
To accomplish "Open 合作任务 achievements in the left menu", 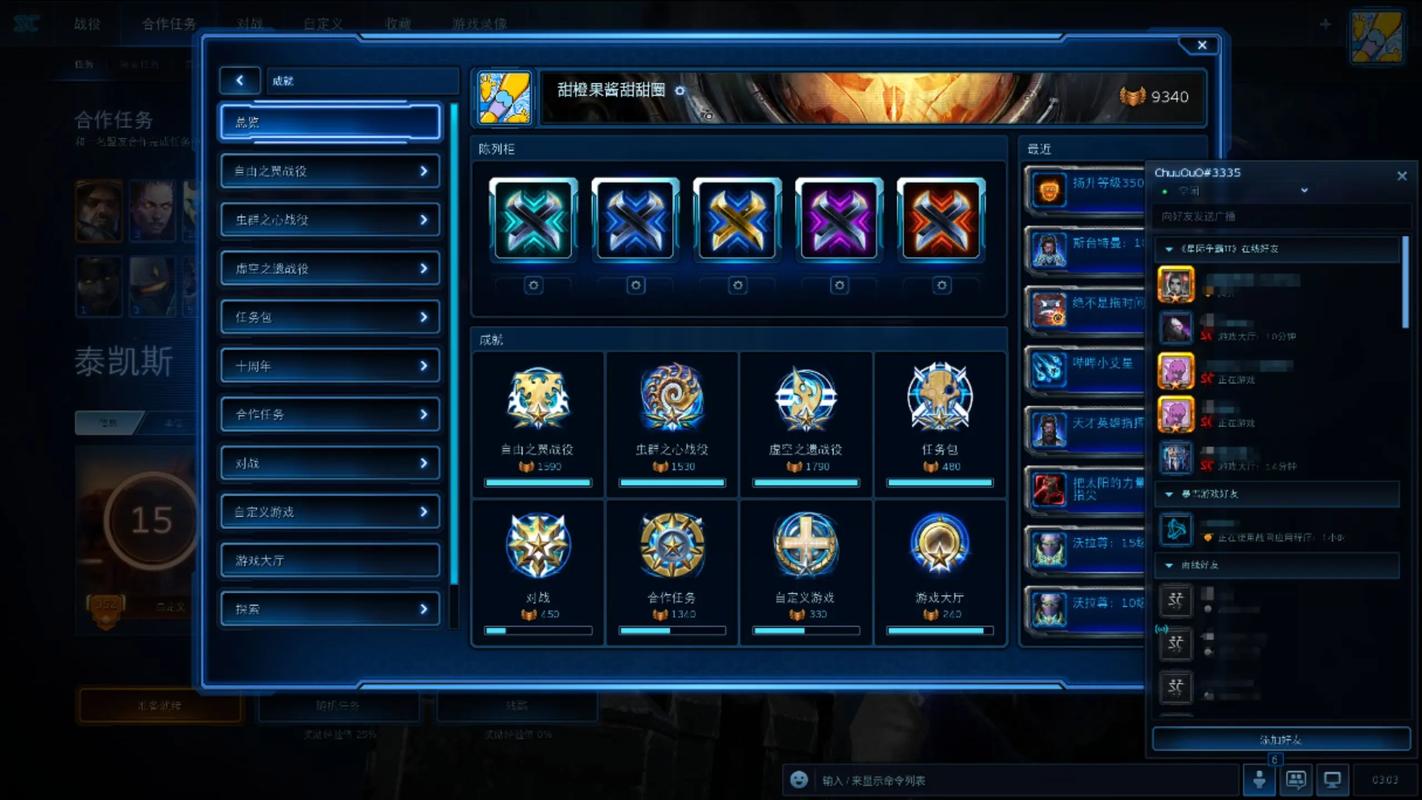I will point(330,414).
